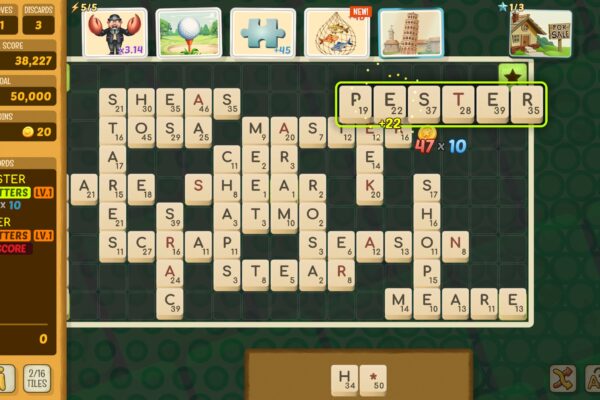Choose the golf ball card
The height and width of the screenshot is (400, 600).
coord(188,33)
